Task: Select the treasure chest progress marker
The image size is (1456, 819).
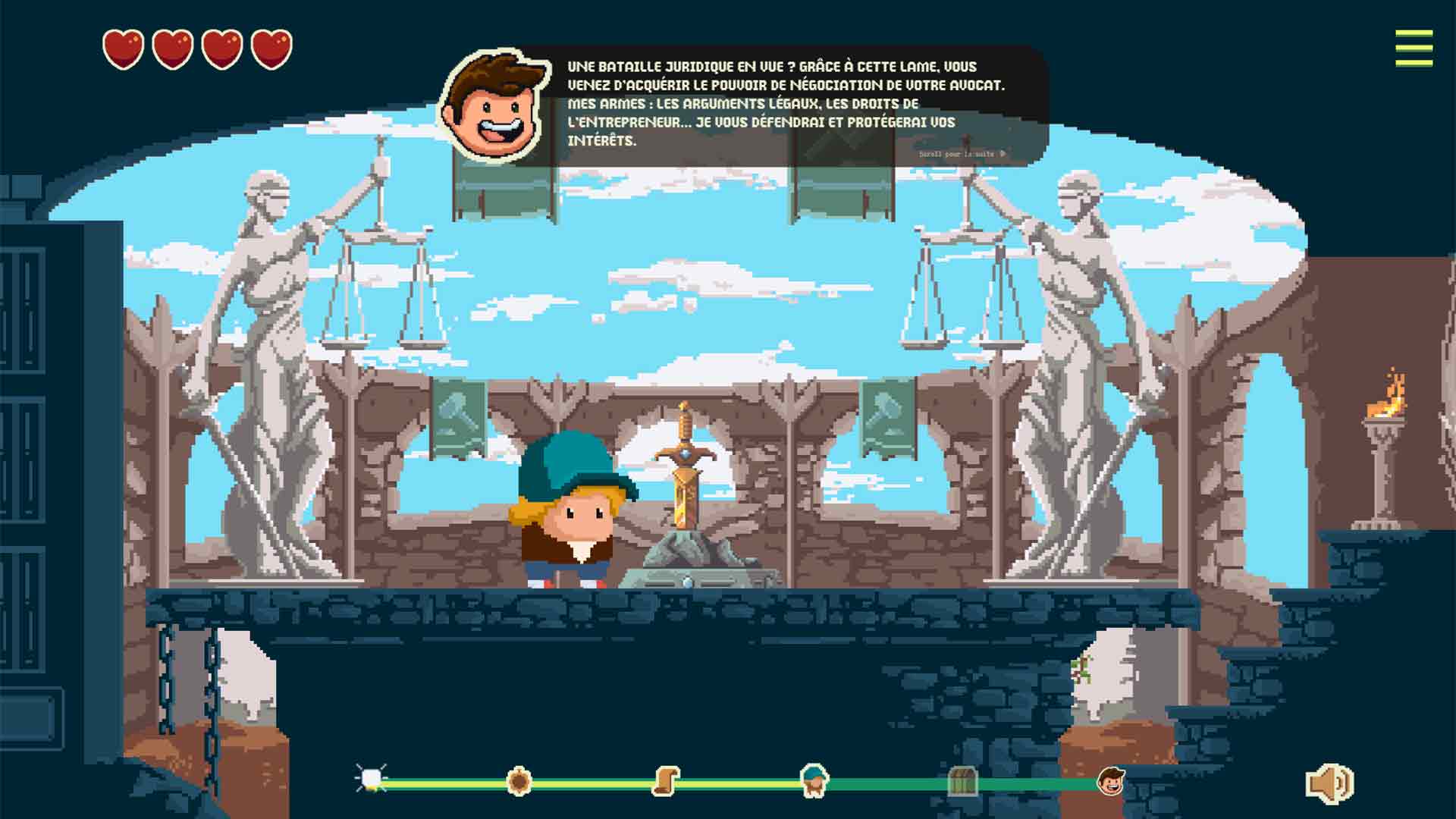Action: pyautogui.click(x=962, y=781)
